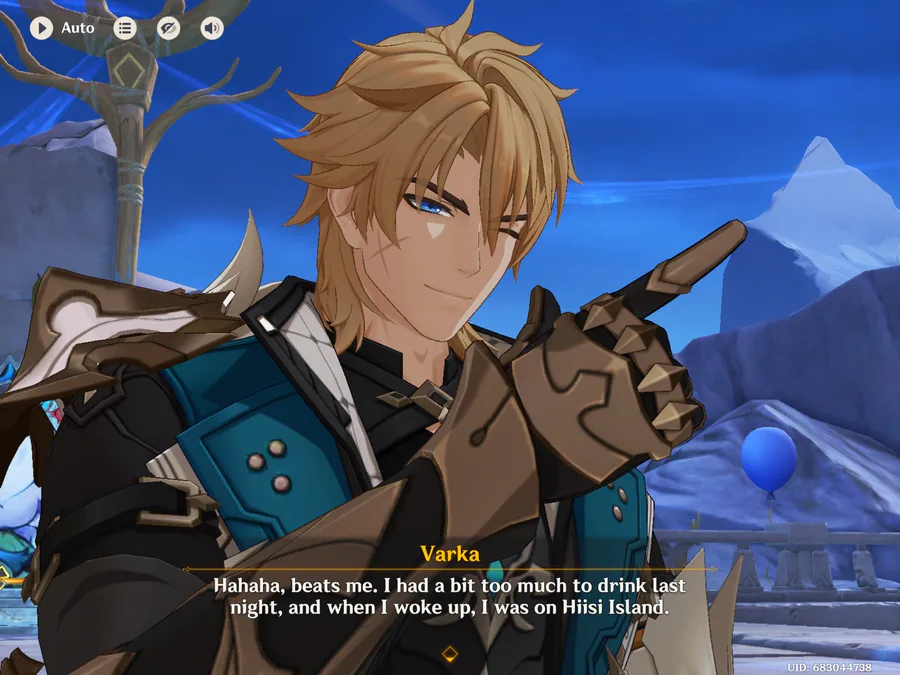Screen dimensions: 900x675
Task: Open the dialogue history log
Action: [125, 28]
